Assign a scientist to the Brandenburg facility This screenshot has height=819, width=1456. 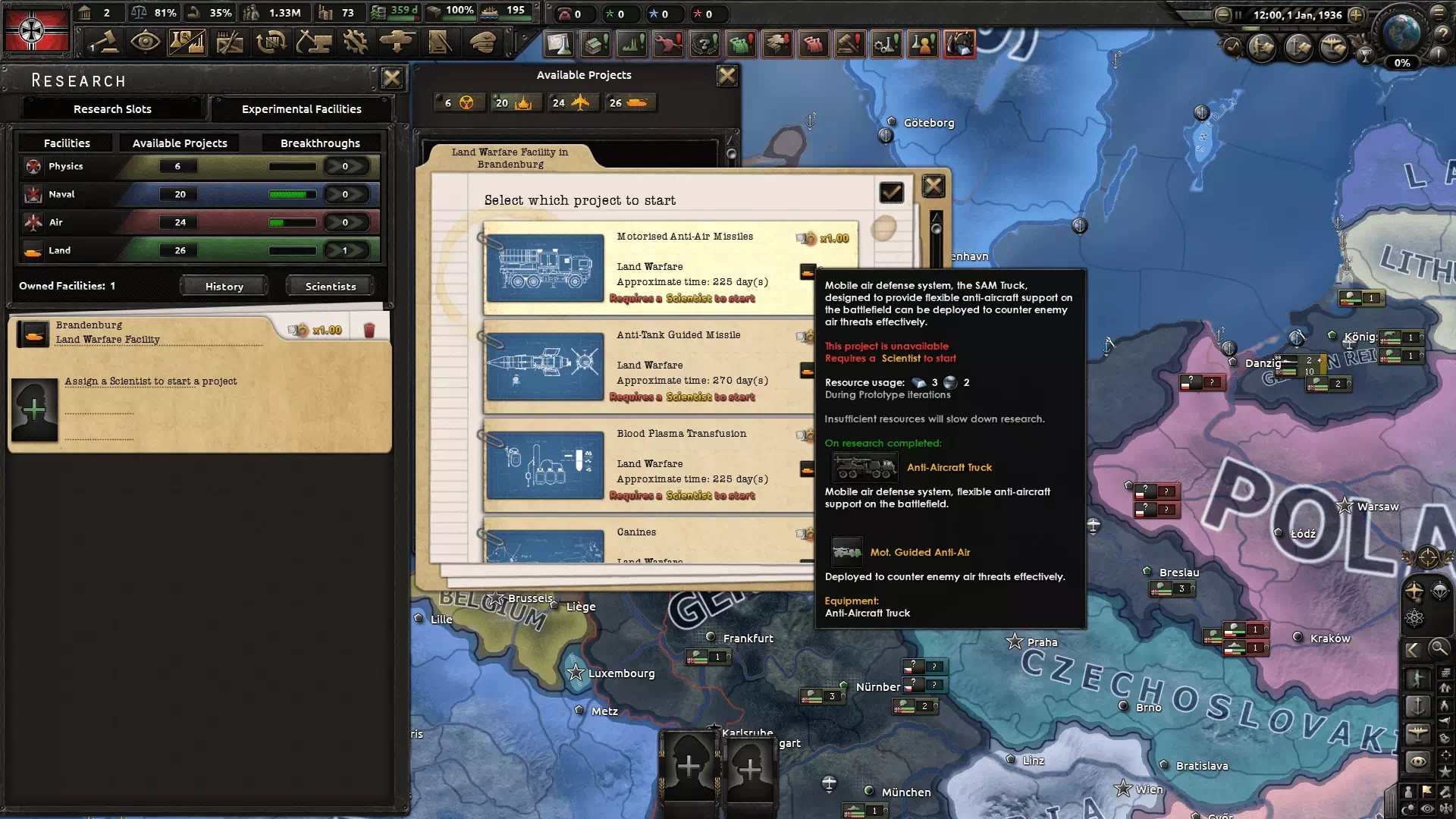coord(35,410)
